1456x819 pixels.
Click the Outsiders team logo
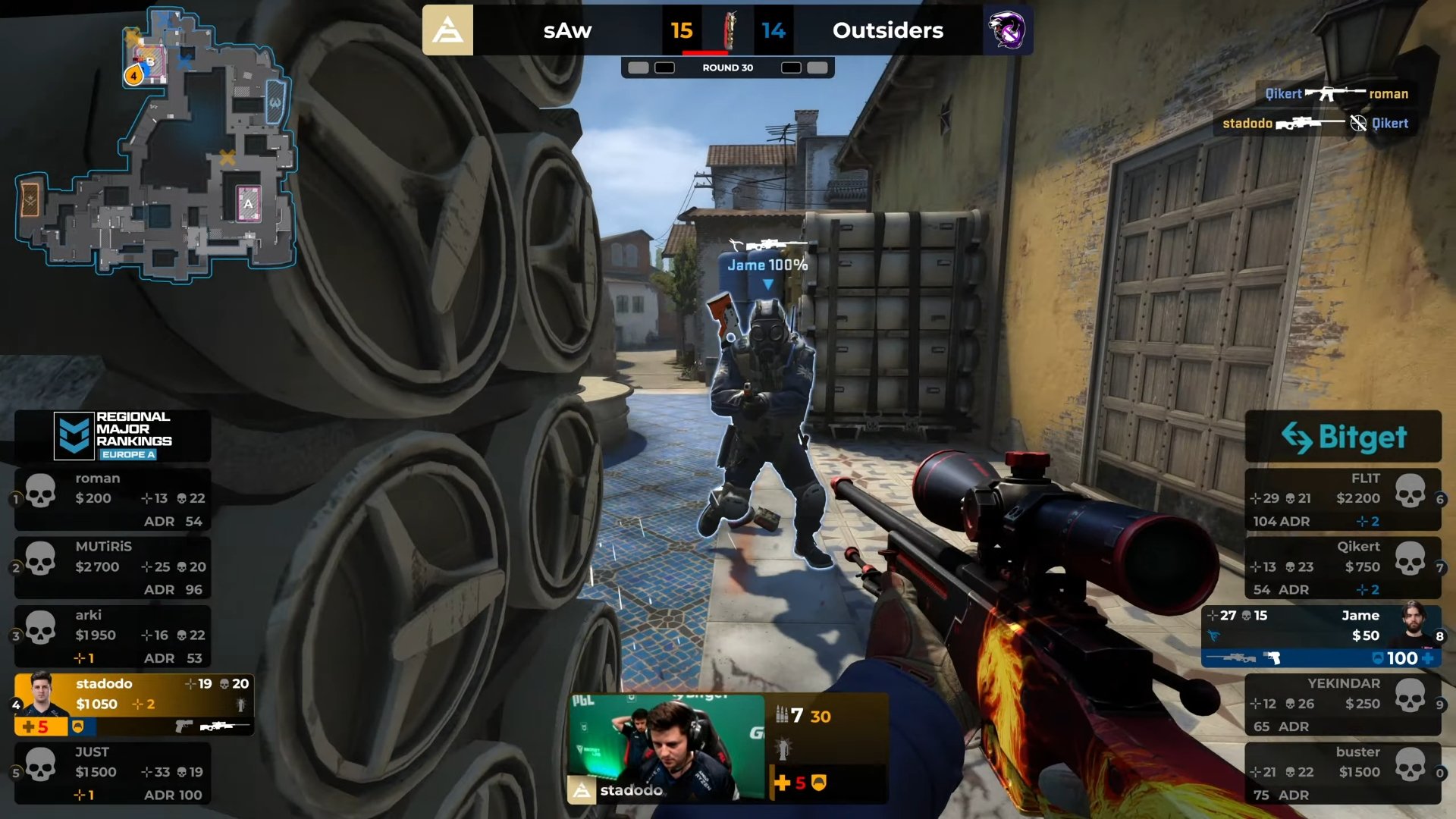pos(1007,30)
